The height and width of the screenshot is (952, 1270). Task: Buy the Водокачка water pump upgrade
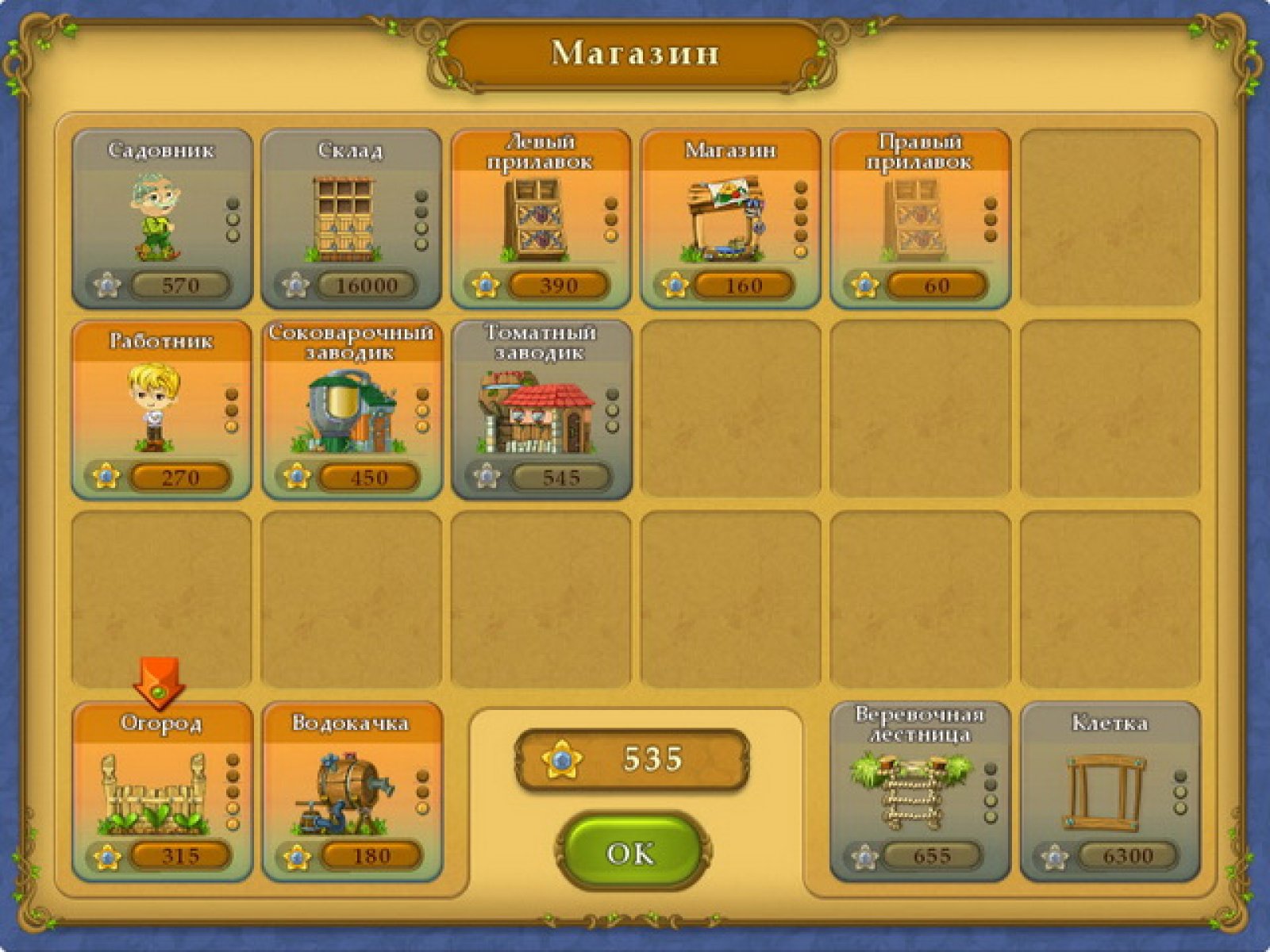[x=351, y=792]
